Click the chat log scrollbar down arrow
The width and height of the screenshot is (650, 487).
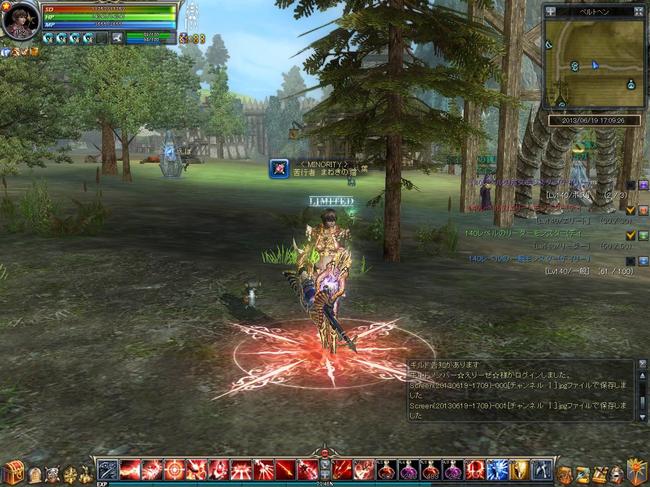641,415
